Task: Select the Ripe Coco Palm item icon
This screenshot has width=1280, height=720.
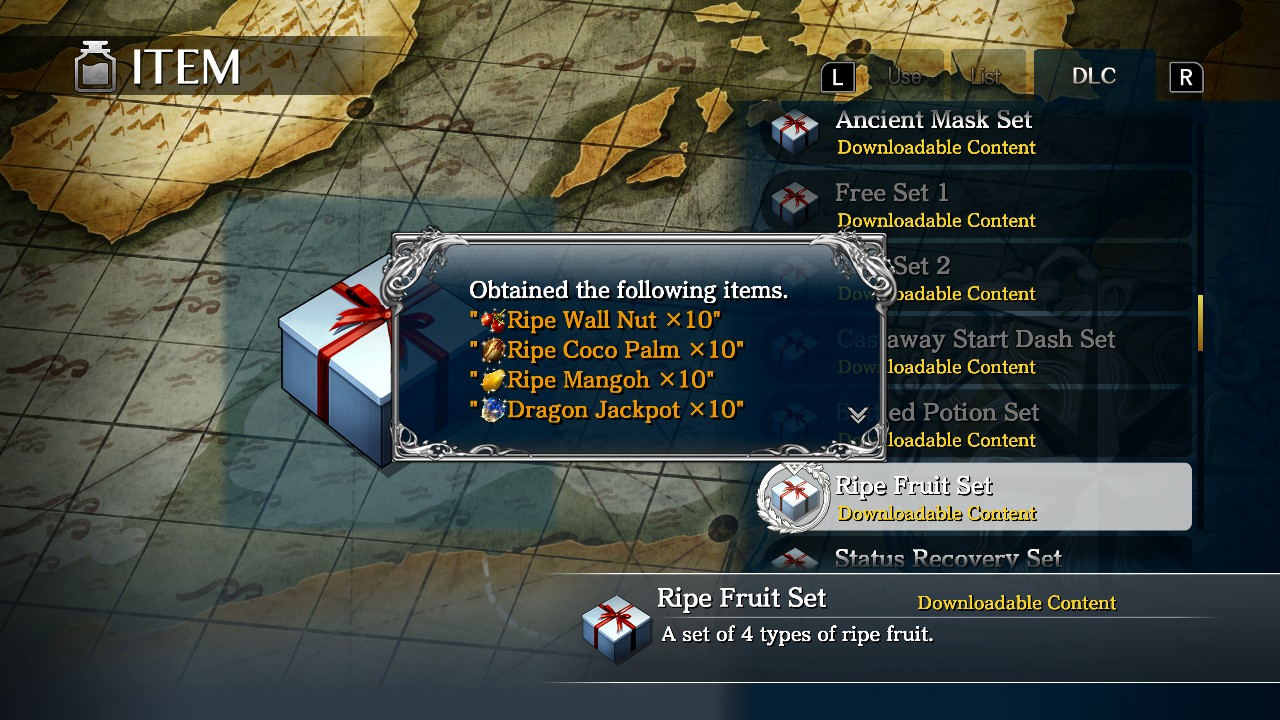Action: (492, 350)
